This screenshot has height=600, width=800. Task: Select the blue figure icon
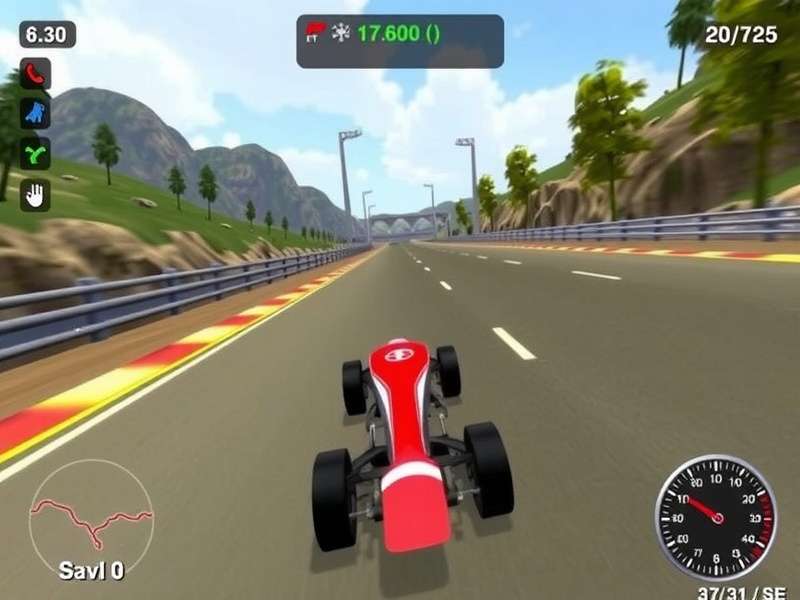tap(35, 113)
